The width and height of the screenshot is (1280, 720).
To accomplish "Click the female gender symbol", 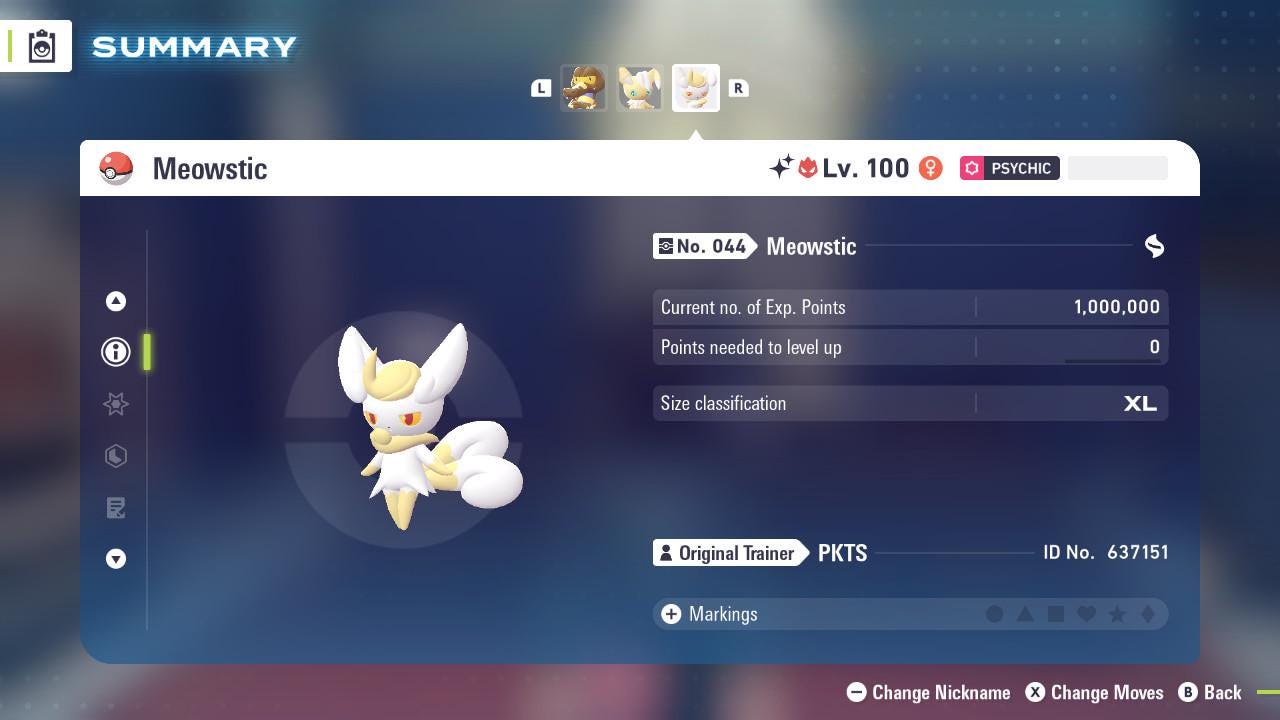I will 930,168.
